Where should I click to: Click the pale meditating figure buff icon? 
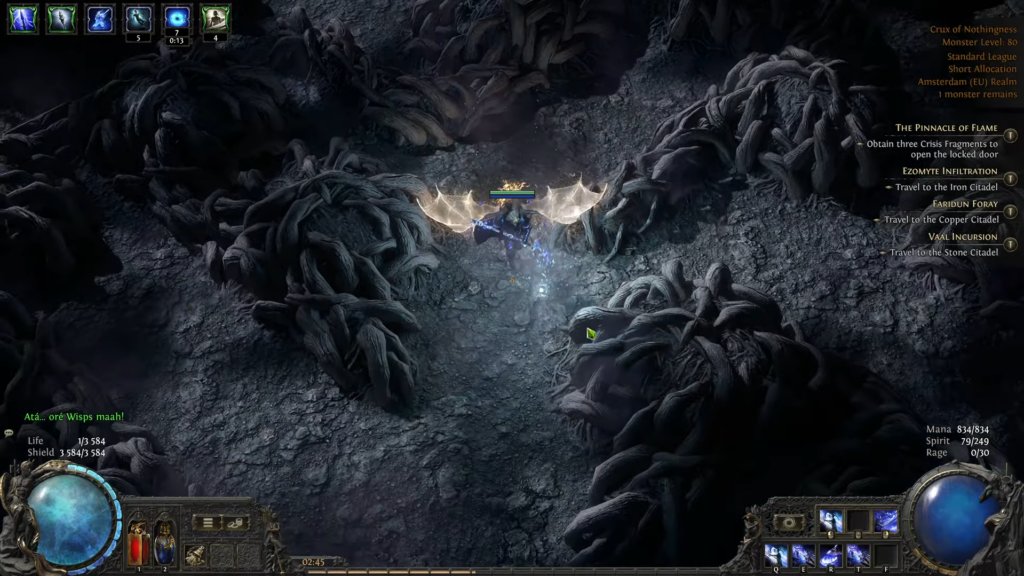[x=215, y=19]
